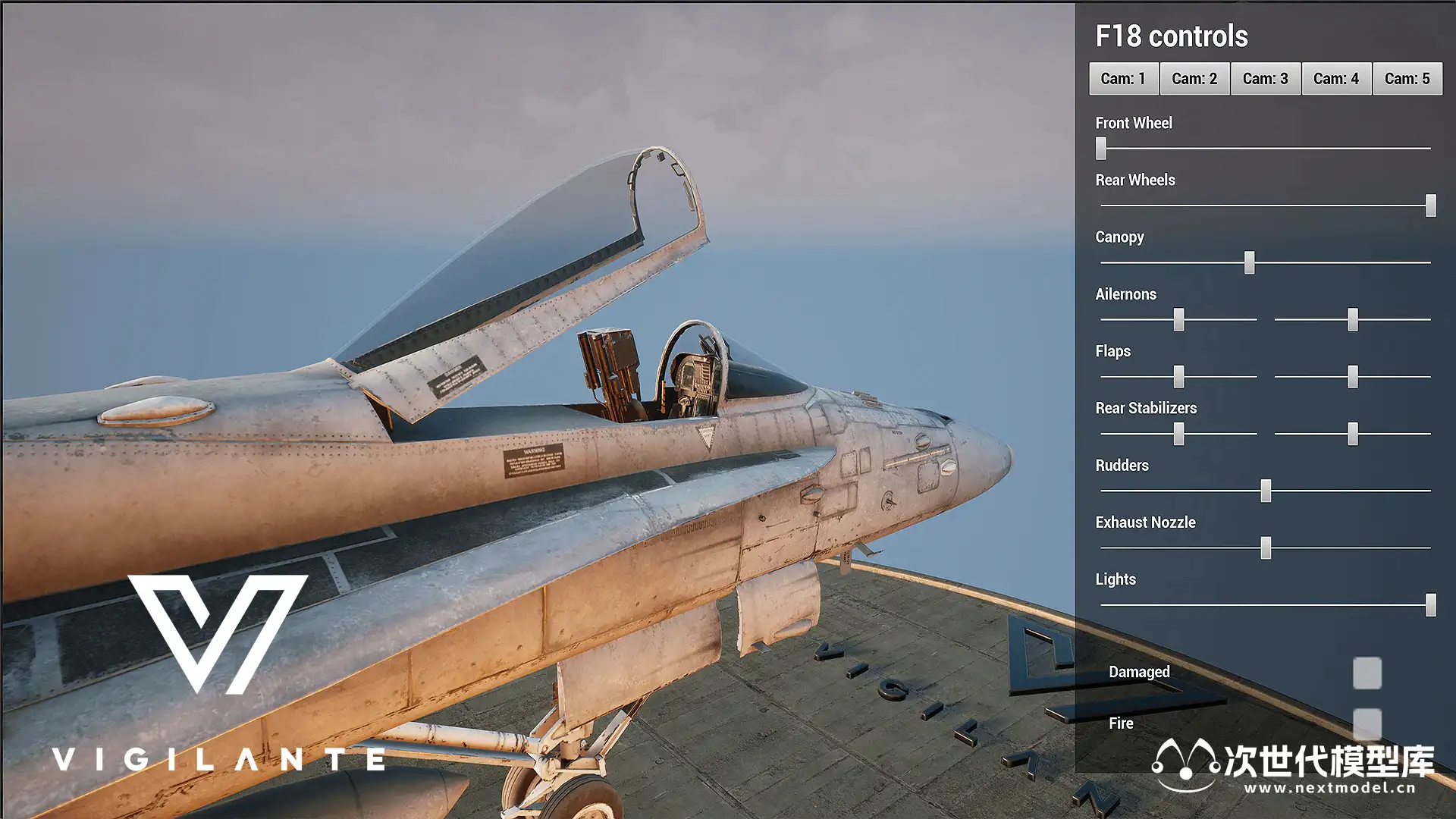Click the left Flaps slider handle
This screenshot has height=819, width=1456.
click(x=1178, y=376)
